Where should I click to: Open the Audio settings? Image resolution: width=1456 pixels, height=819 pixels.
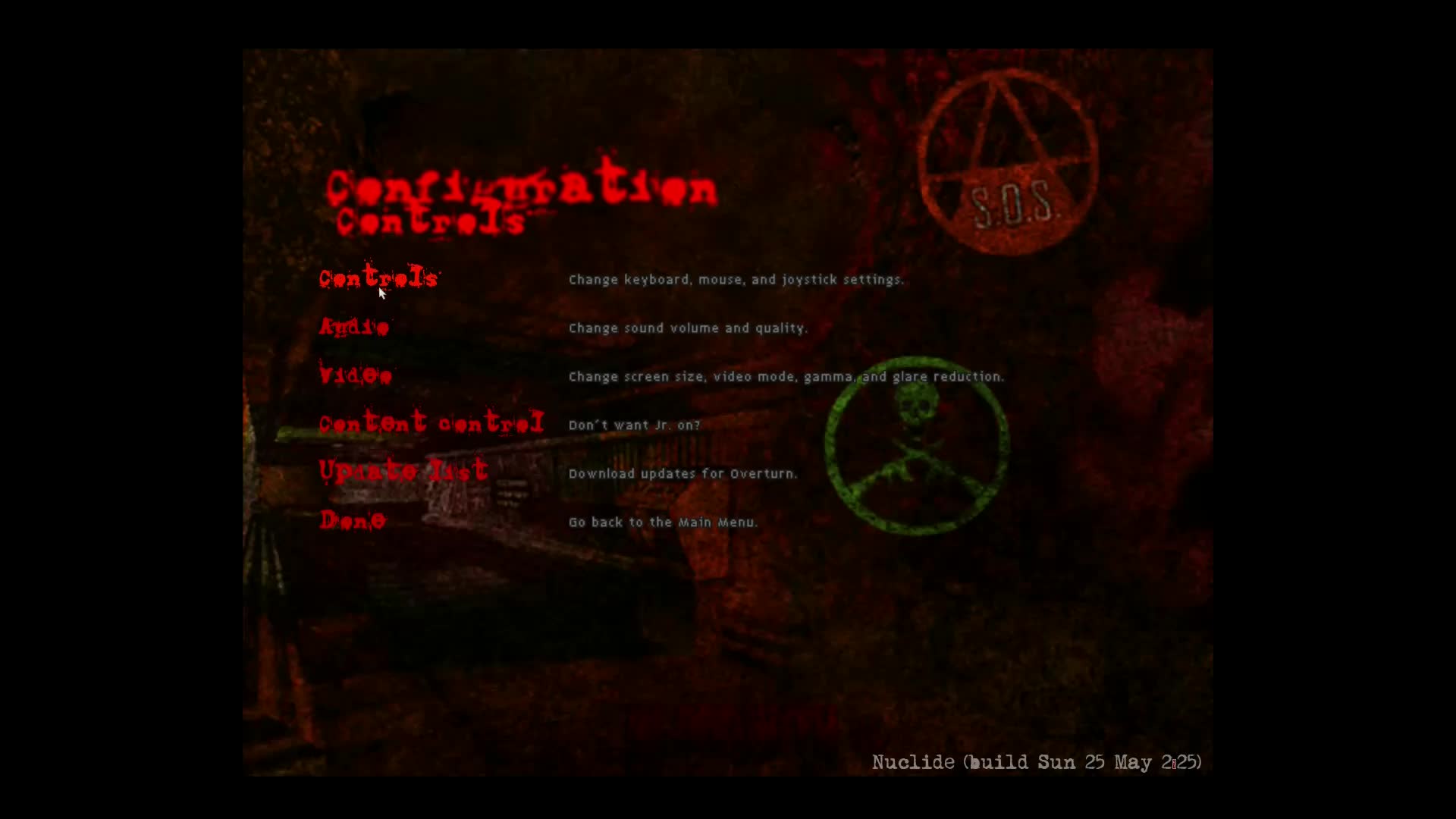point(354,327)
